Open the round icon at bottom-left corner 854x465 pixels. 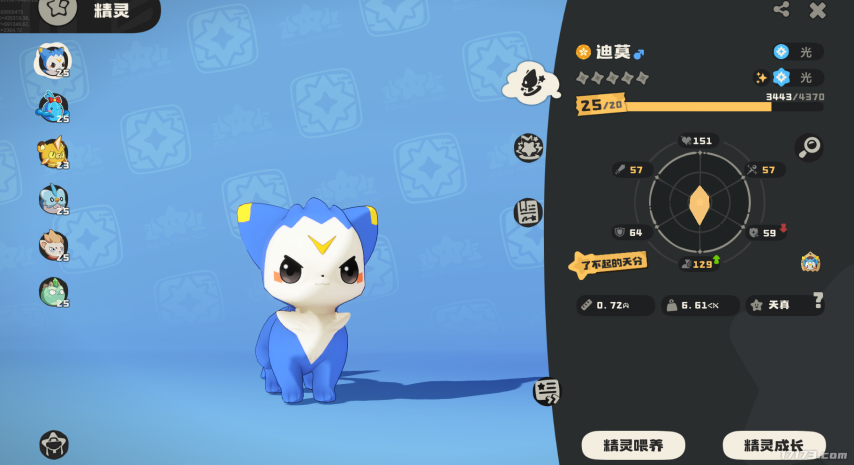[x=53, y=444]
